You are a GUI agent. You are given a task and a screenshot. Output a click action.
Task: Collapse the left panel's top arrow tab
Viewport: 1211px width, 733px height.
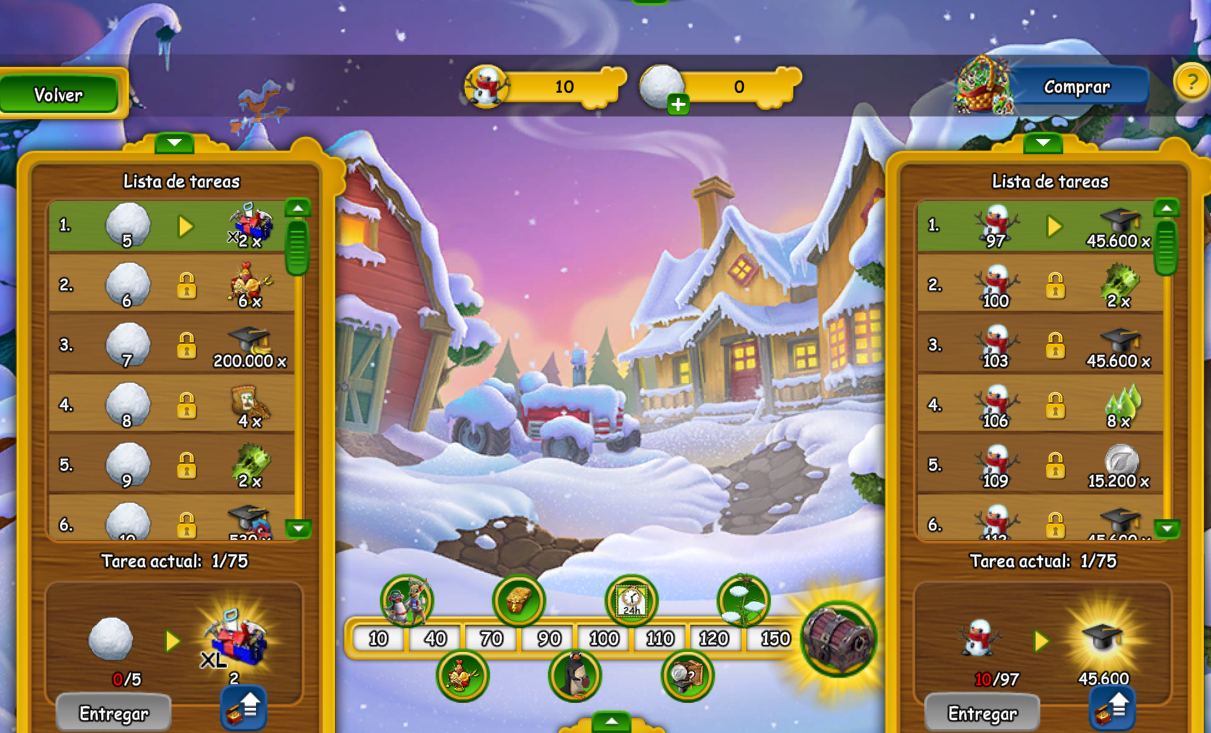(x=174, y=143)
